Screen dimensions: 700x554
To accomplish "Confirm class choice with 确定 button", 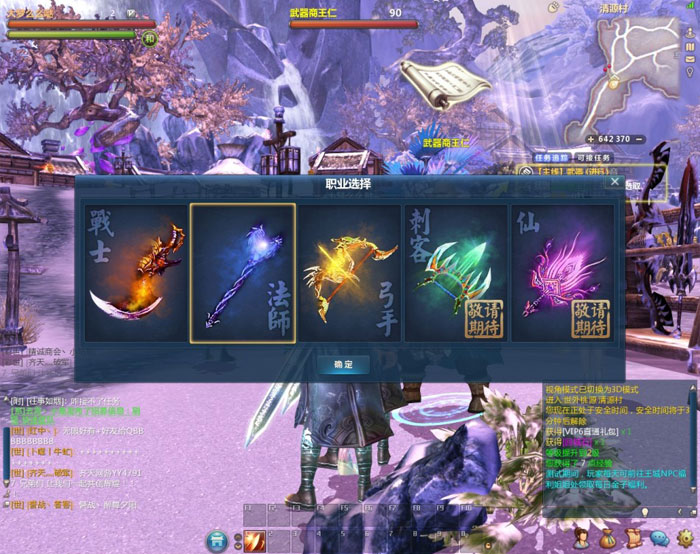I will coord(345,364).
